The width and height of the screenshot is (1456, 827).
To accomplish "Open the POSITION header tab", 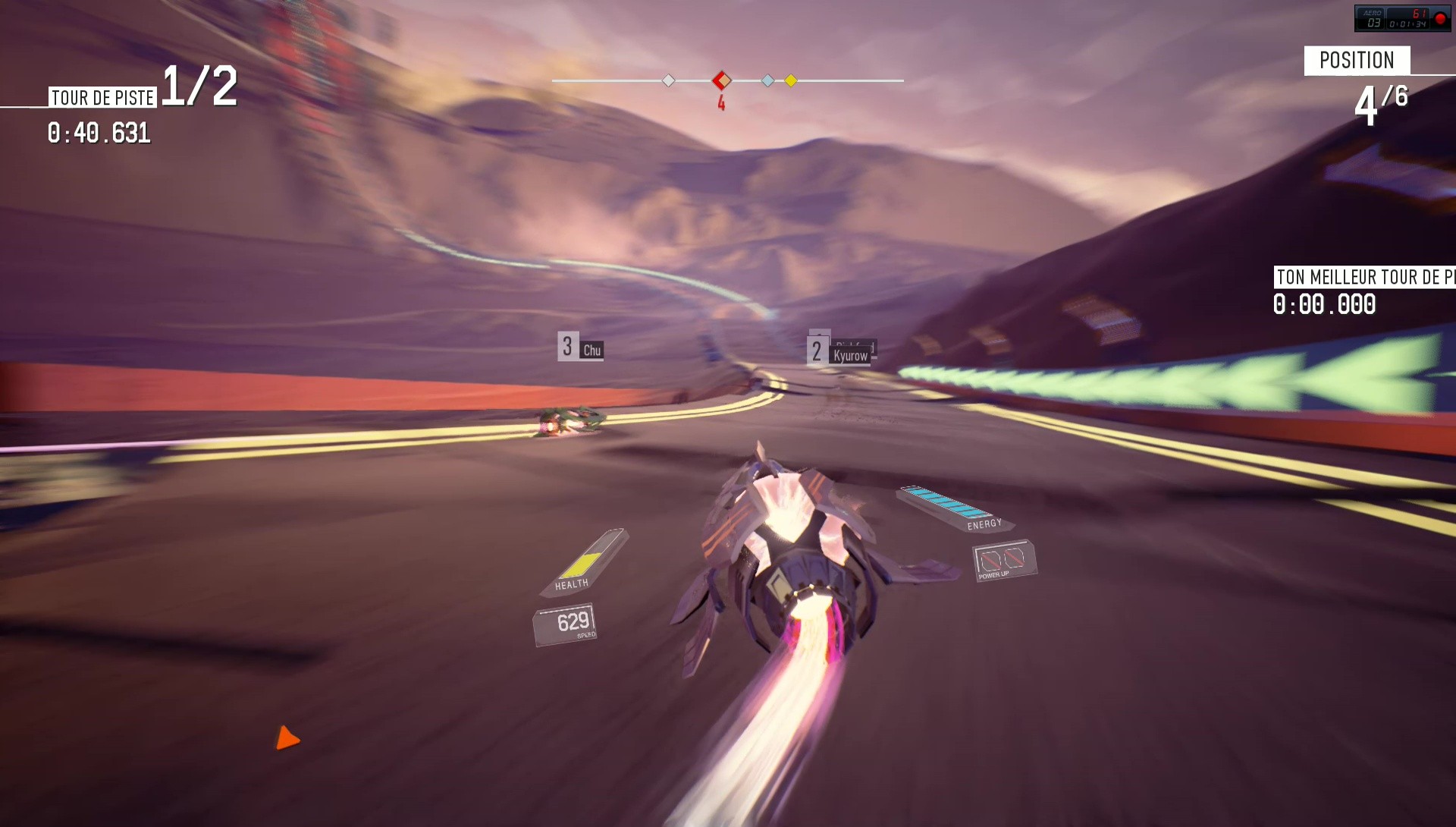I will point(1357,60).
